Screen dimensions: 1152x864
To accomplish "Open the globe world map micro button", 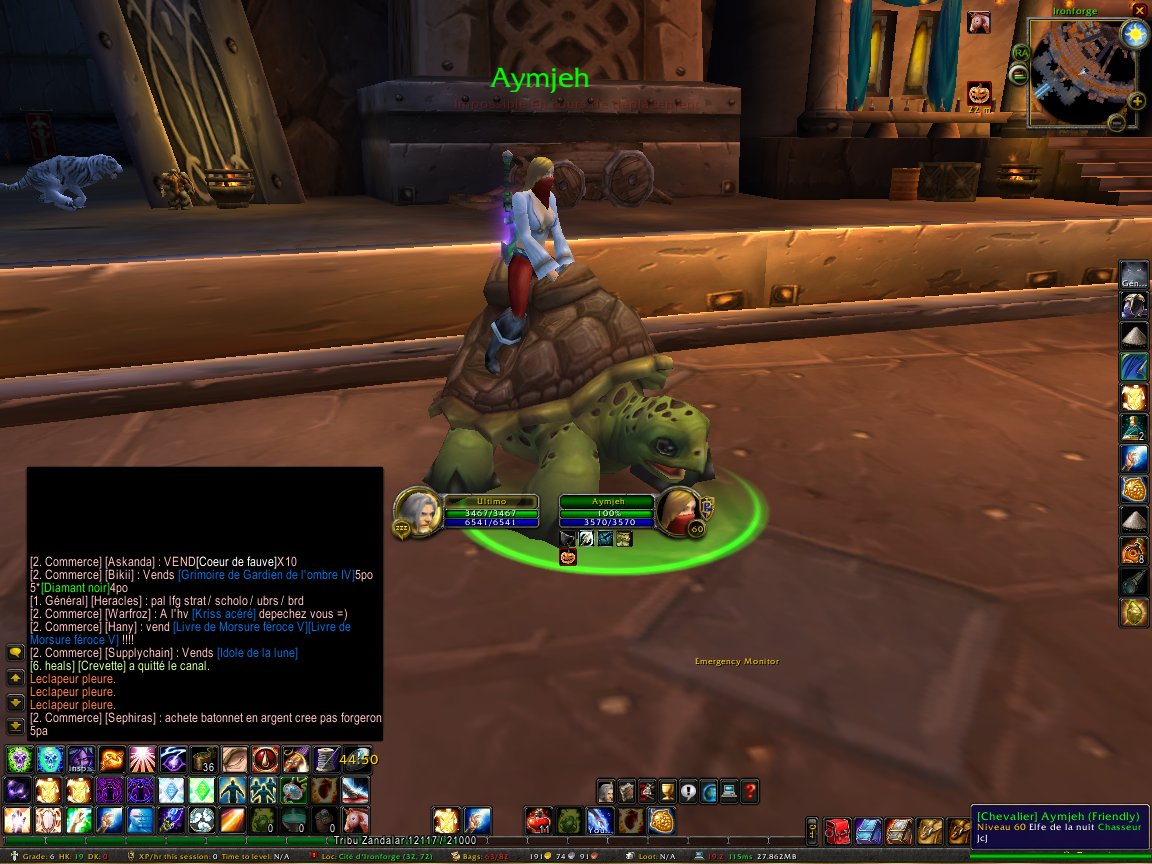I will [709, 791].
